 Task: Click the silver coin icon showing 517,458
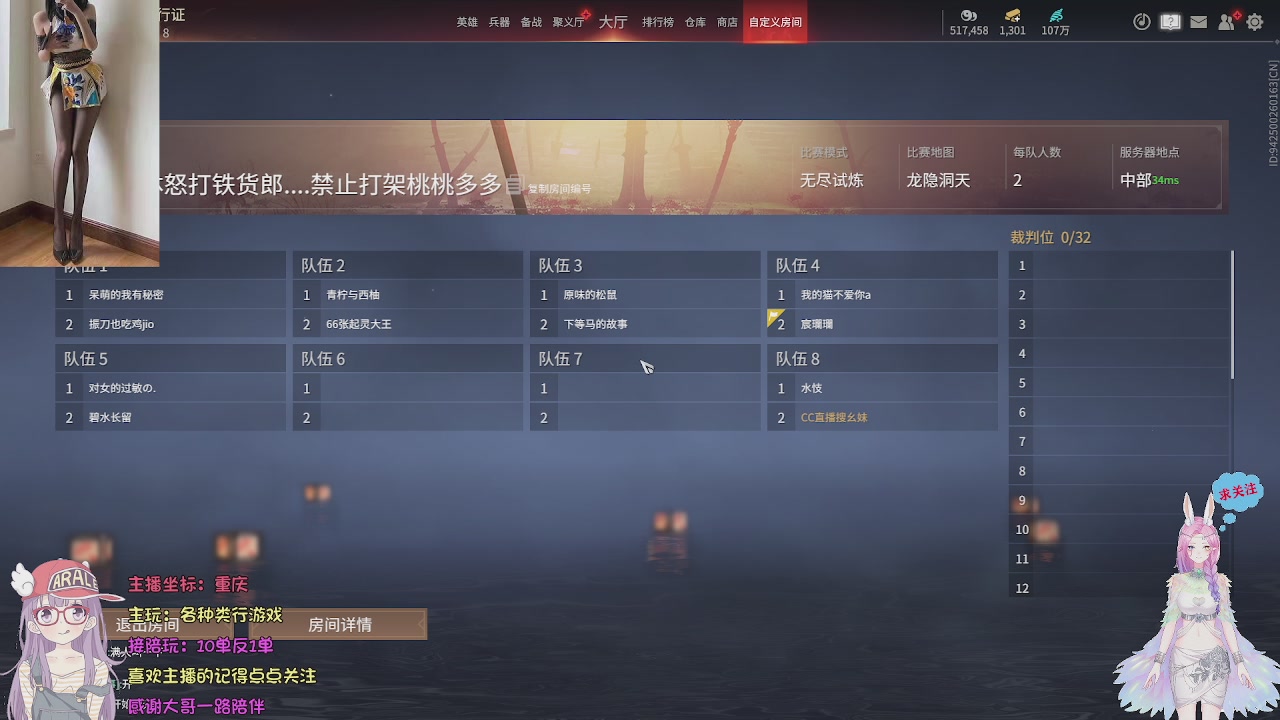[968, 17]
